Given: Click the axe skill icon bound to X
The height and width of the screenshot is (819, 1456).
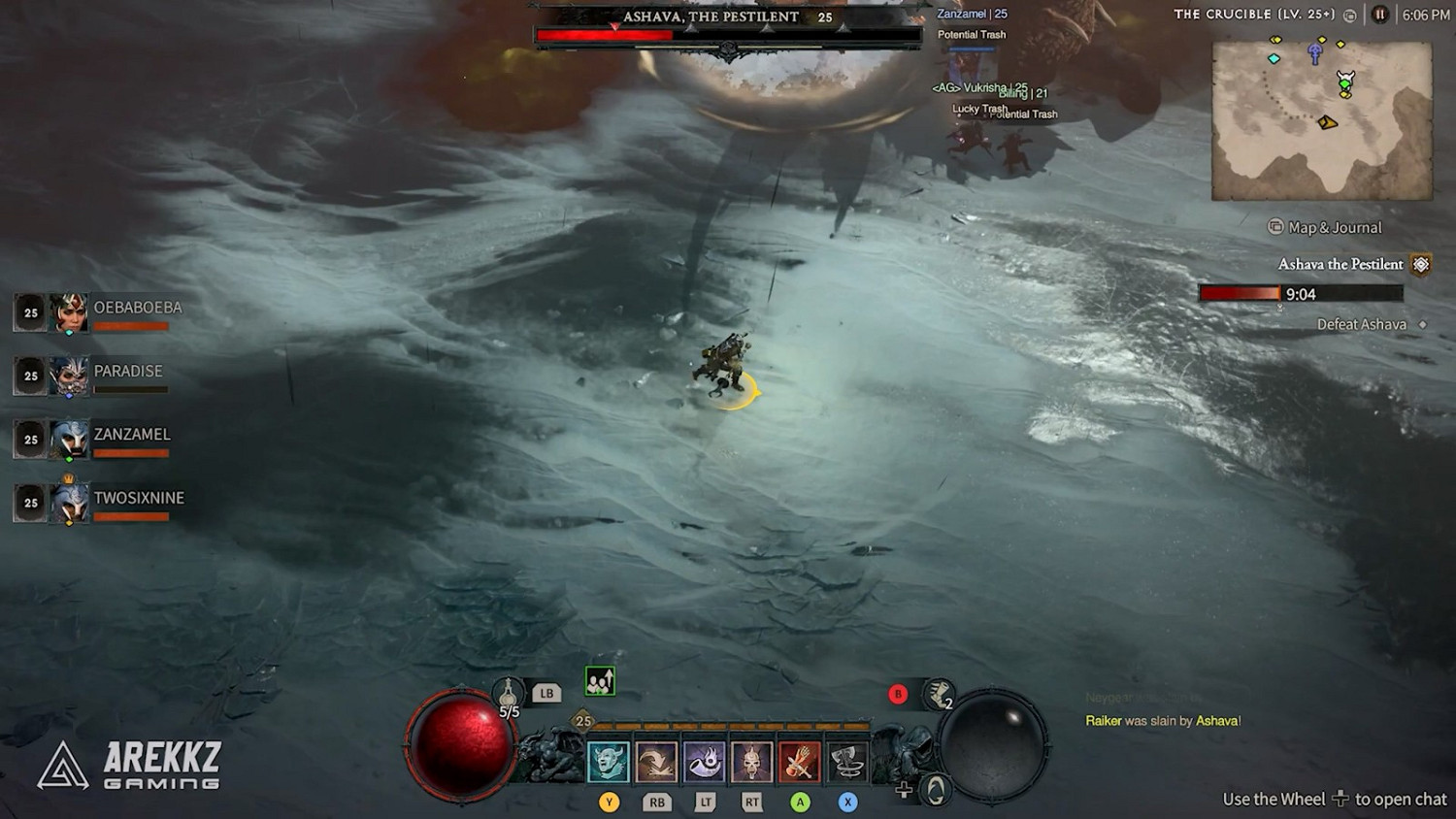Looking at the screenshot, I should (846, 762).
